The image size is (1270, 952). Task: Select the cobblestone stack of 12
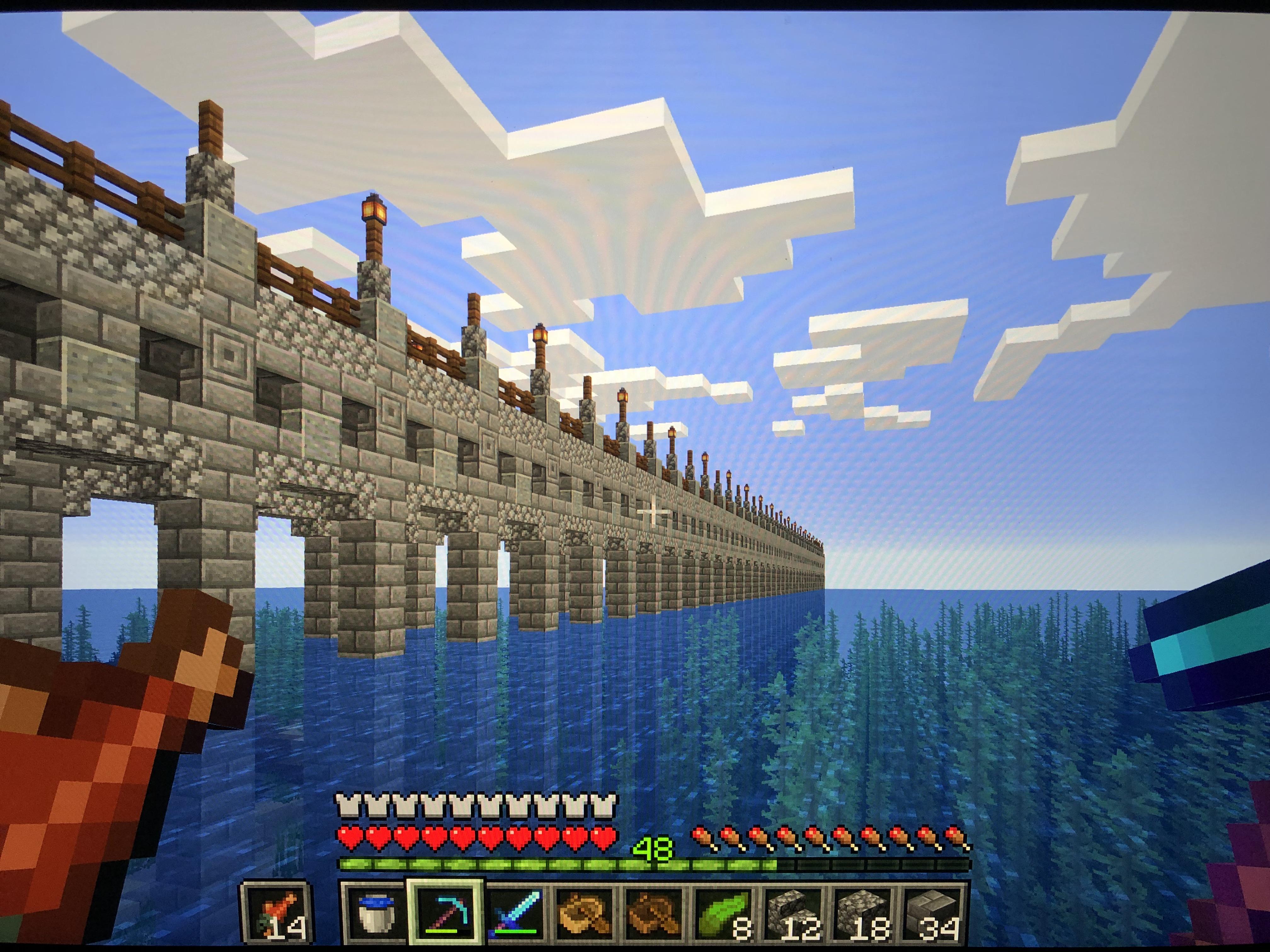pos(793,914)
